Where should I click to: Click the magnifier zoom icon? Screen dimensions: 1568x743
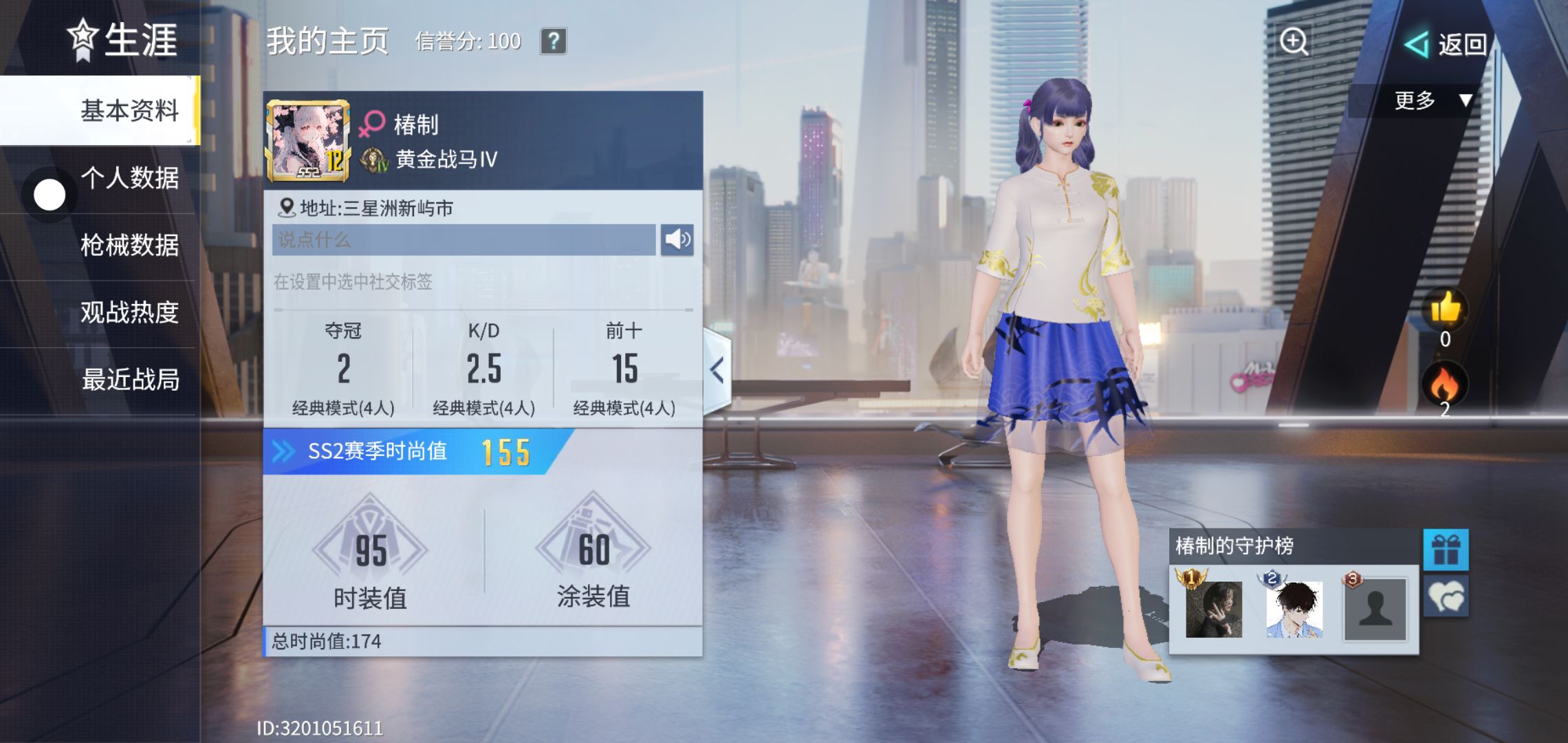pyautogui.click(x=1294, y=41)
